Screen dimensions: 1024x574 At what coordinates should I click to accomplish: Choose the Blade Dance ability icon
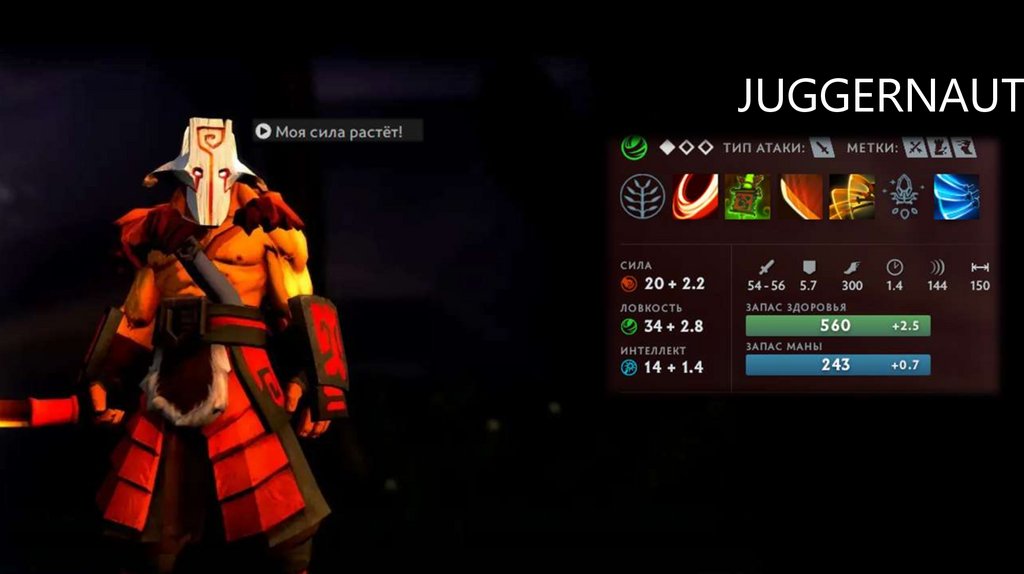click(x=800, y=196)
